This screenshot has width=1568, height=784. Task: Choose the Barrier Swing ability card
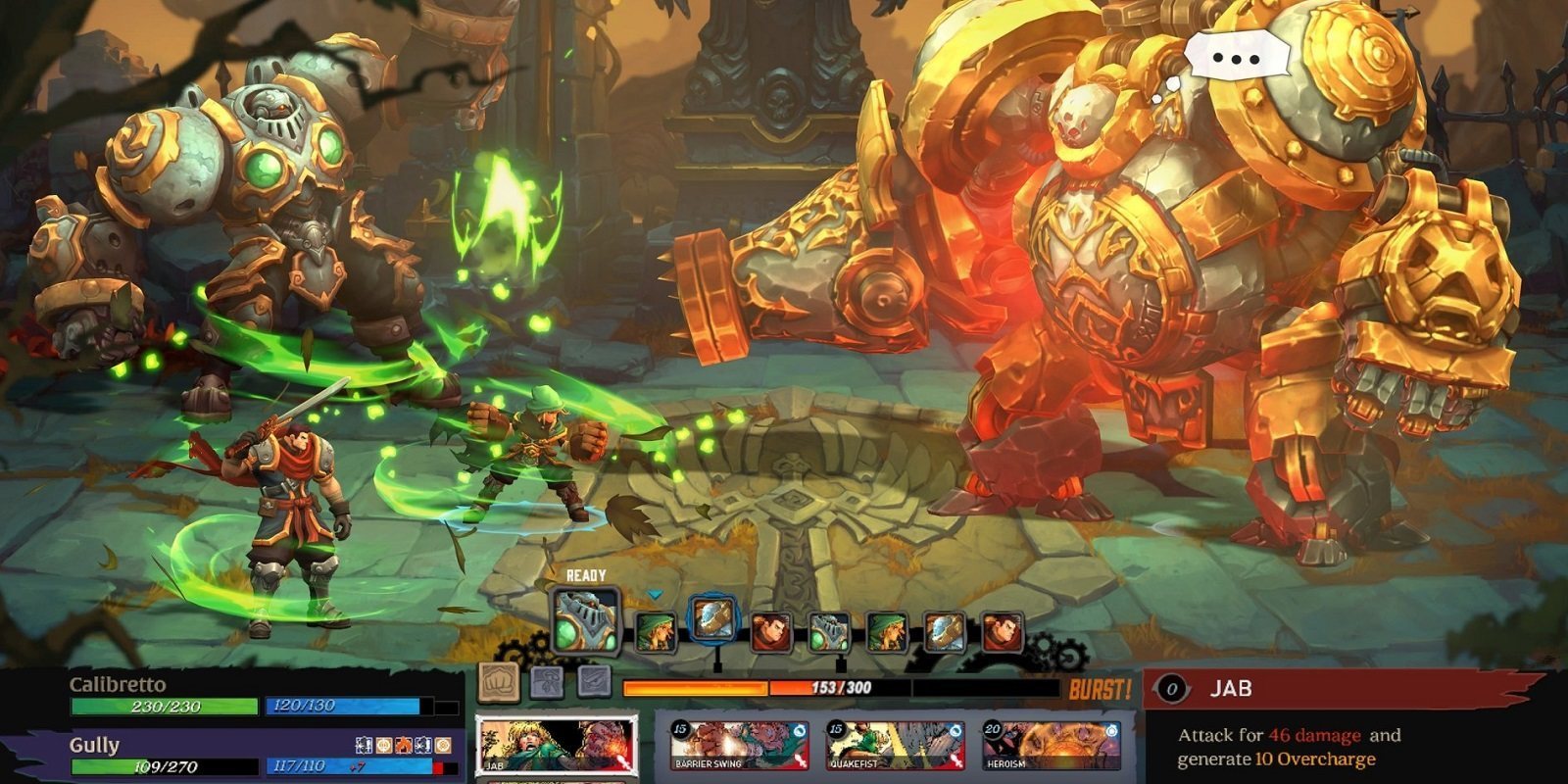pos(739,746)
